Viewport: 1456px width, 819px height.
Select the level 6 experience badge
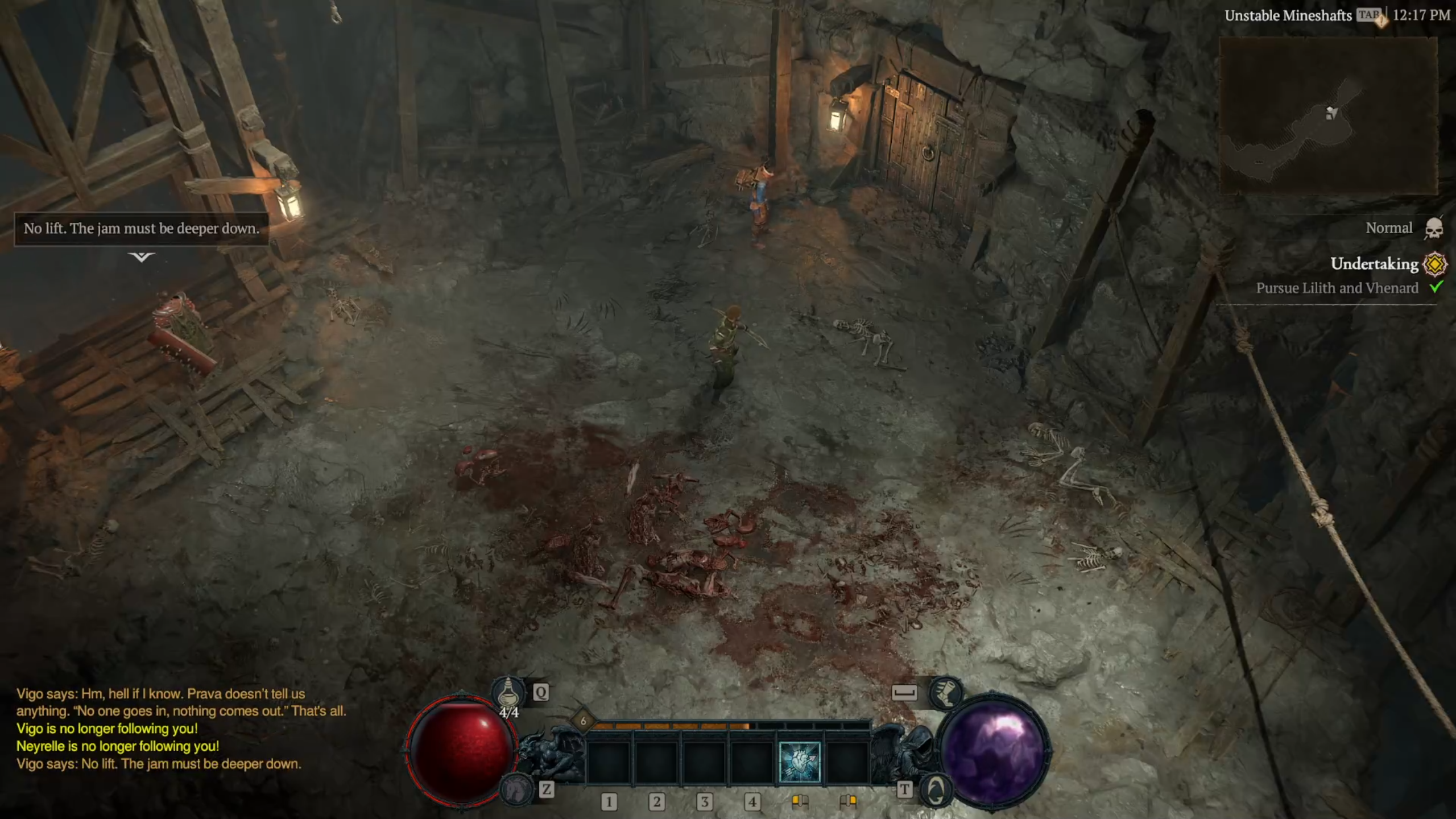pyautogui.click(x=583, y=721)
